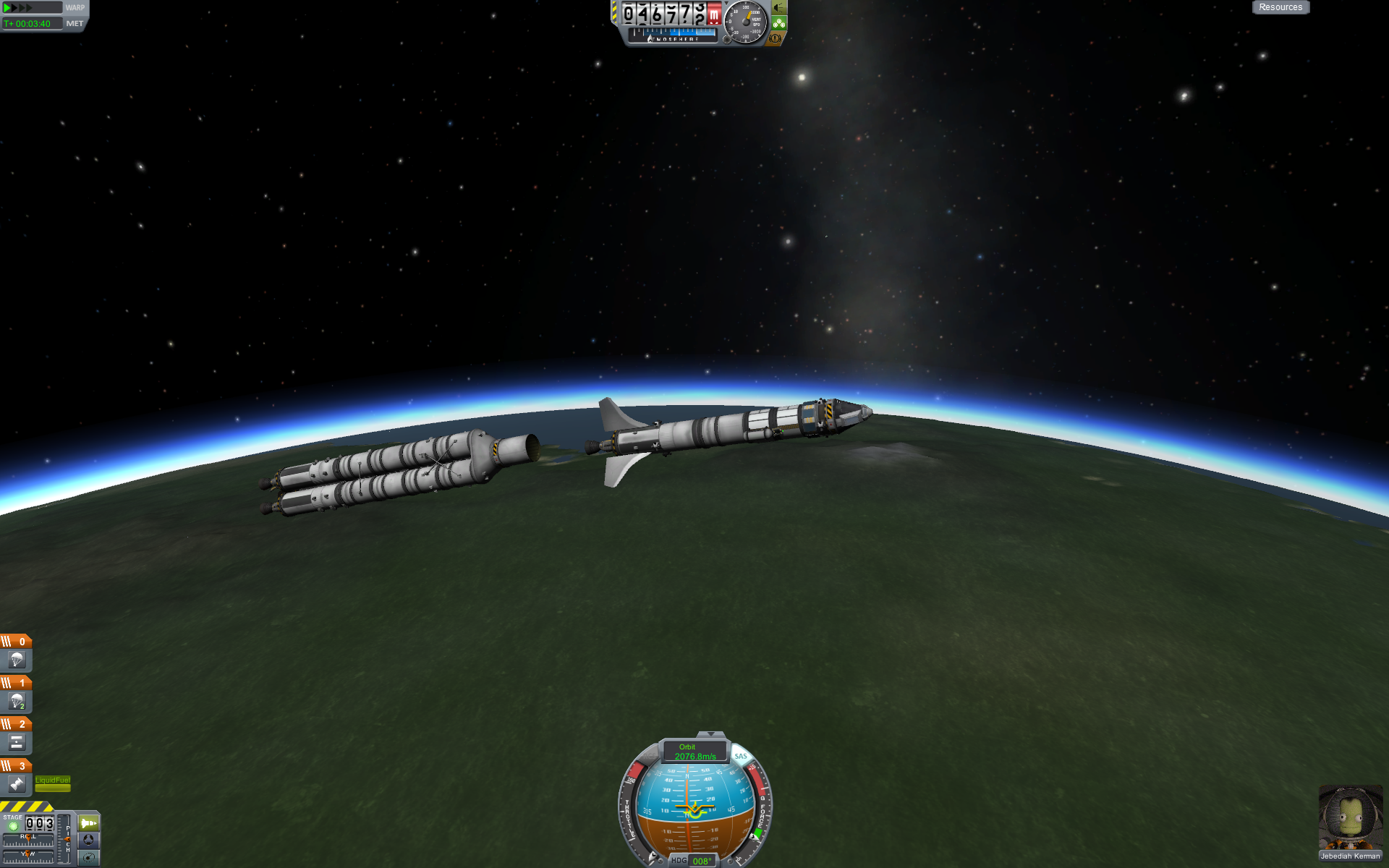Viewport: 1389px width, 868px height.
Task: Collapse the navball with the arrow tab
Action: 710,735
